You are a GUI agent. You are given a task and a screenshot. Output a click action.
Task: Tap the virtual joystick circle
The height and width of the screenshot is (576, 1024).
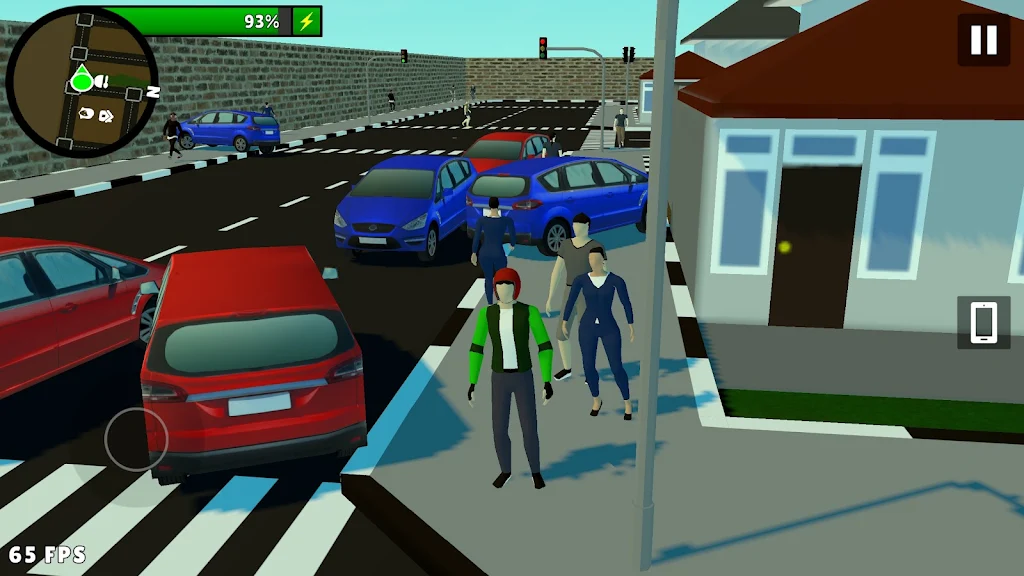tap(136, 439)
